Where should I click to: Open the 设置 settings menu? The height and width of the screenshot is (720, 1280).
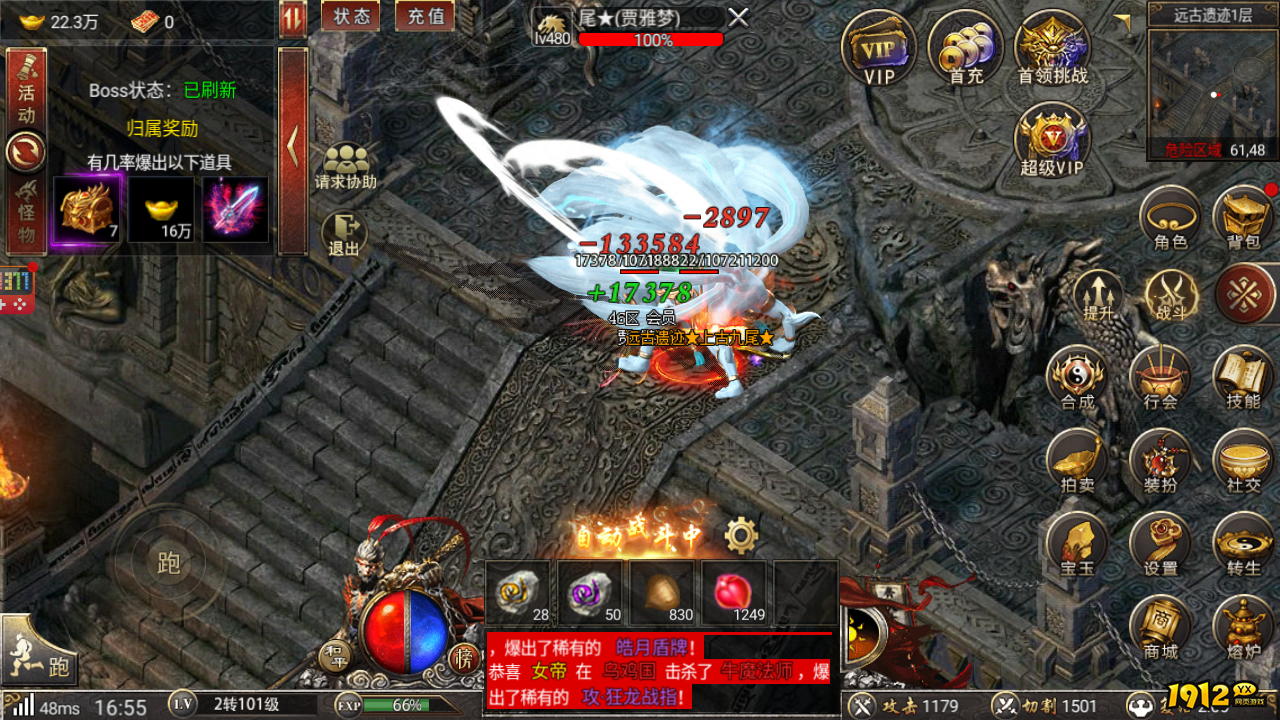(1160, 546)
